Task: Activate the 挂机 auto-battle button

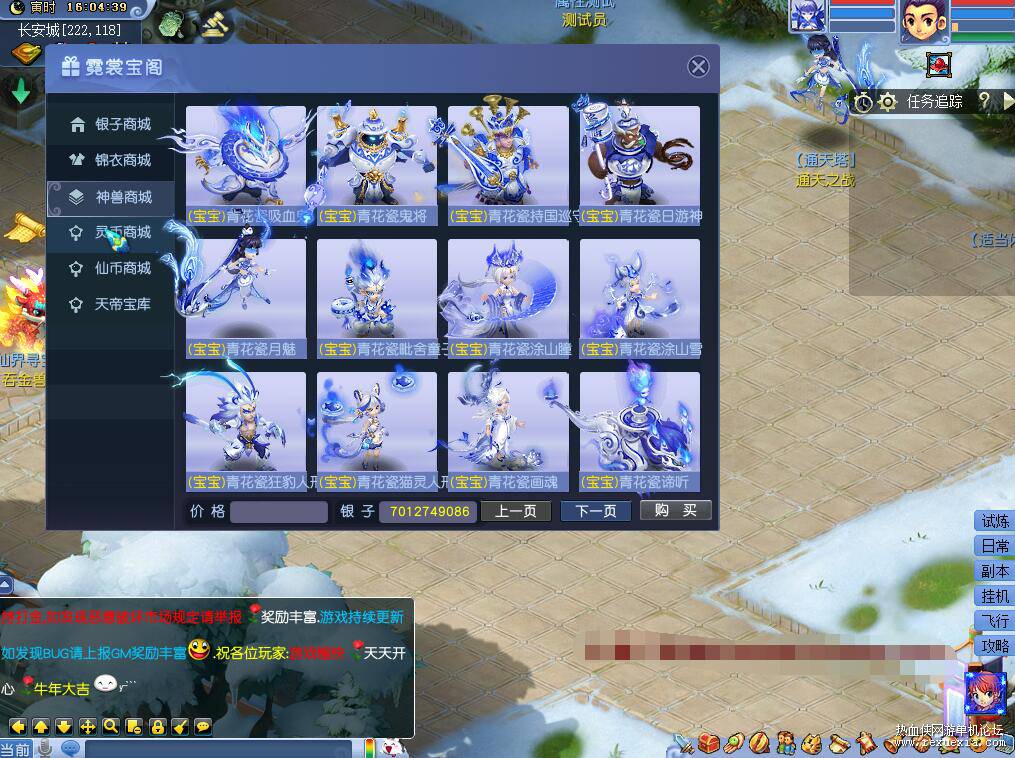Action: pos(994,596)
